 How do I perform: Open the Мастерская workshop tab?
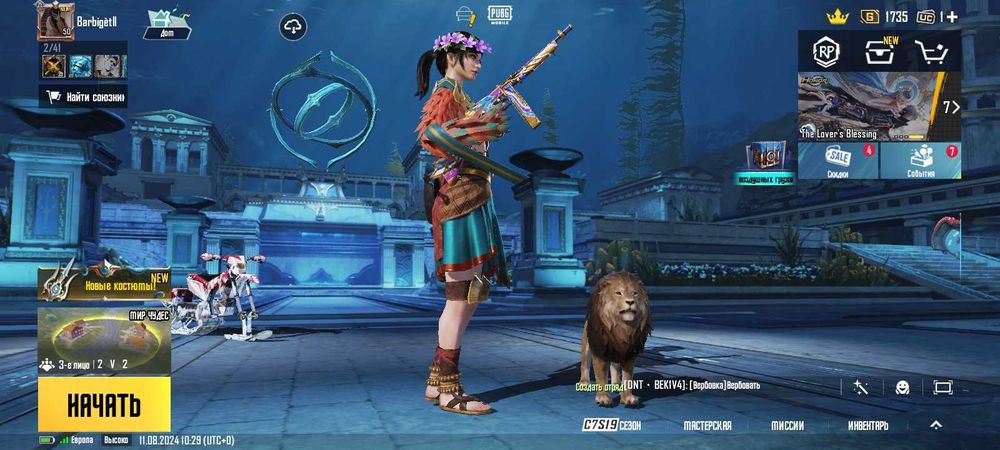[x=707, y=425]
